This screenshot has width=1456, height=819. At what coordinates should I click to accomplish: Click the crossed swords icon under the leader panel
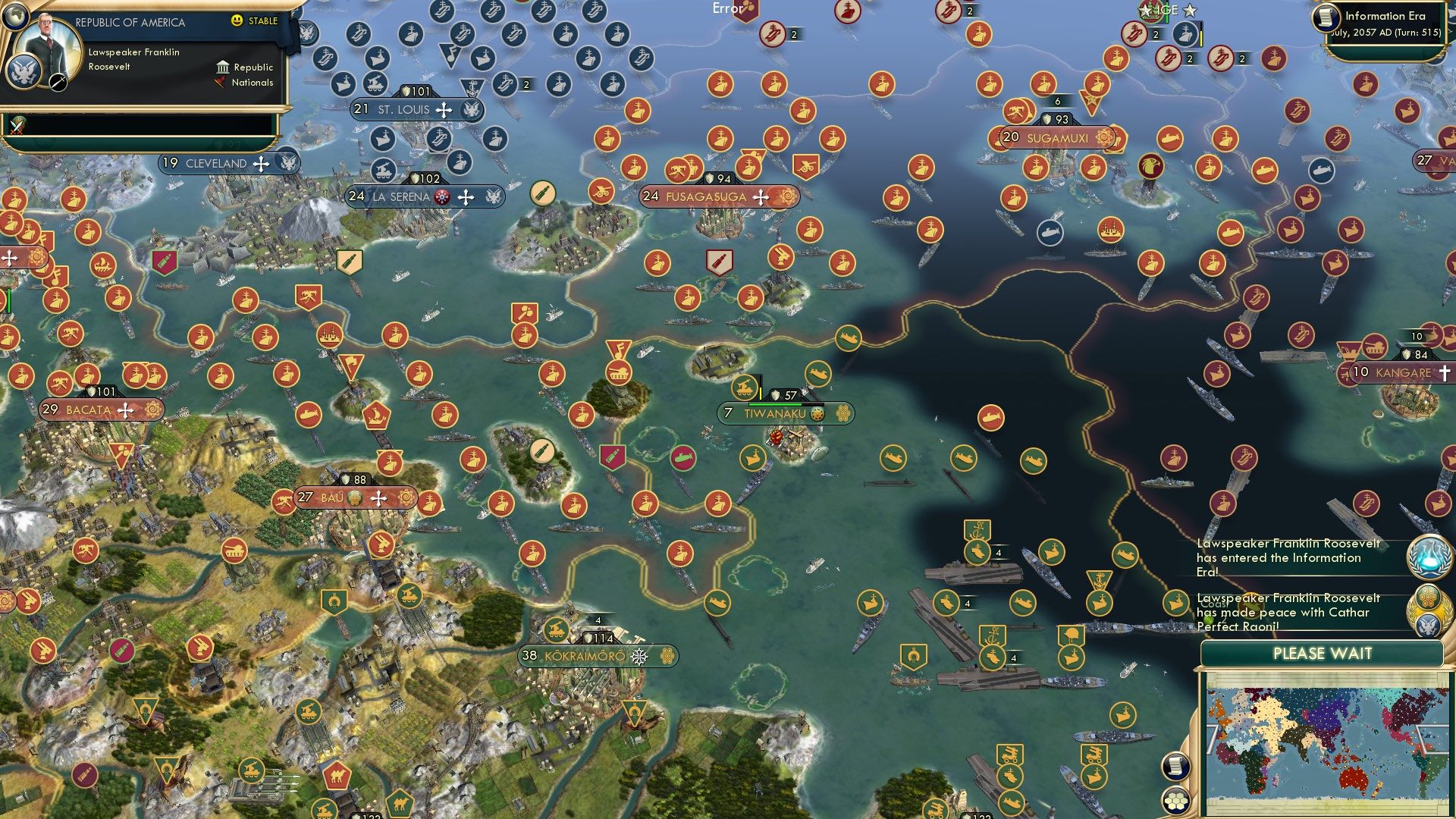[17, 126]
